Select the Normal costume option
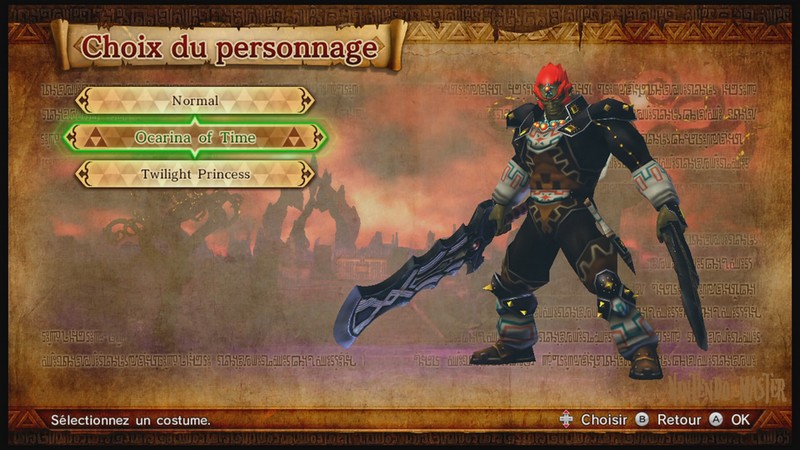The width and height of the screenshot is (800, 450). coord(195,100)
